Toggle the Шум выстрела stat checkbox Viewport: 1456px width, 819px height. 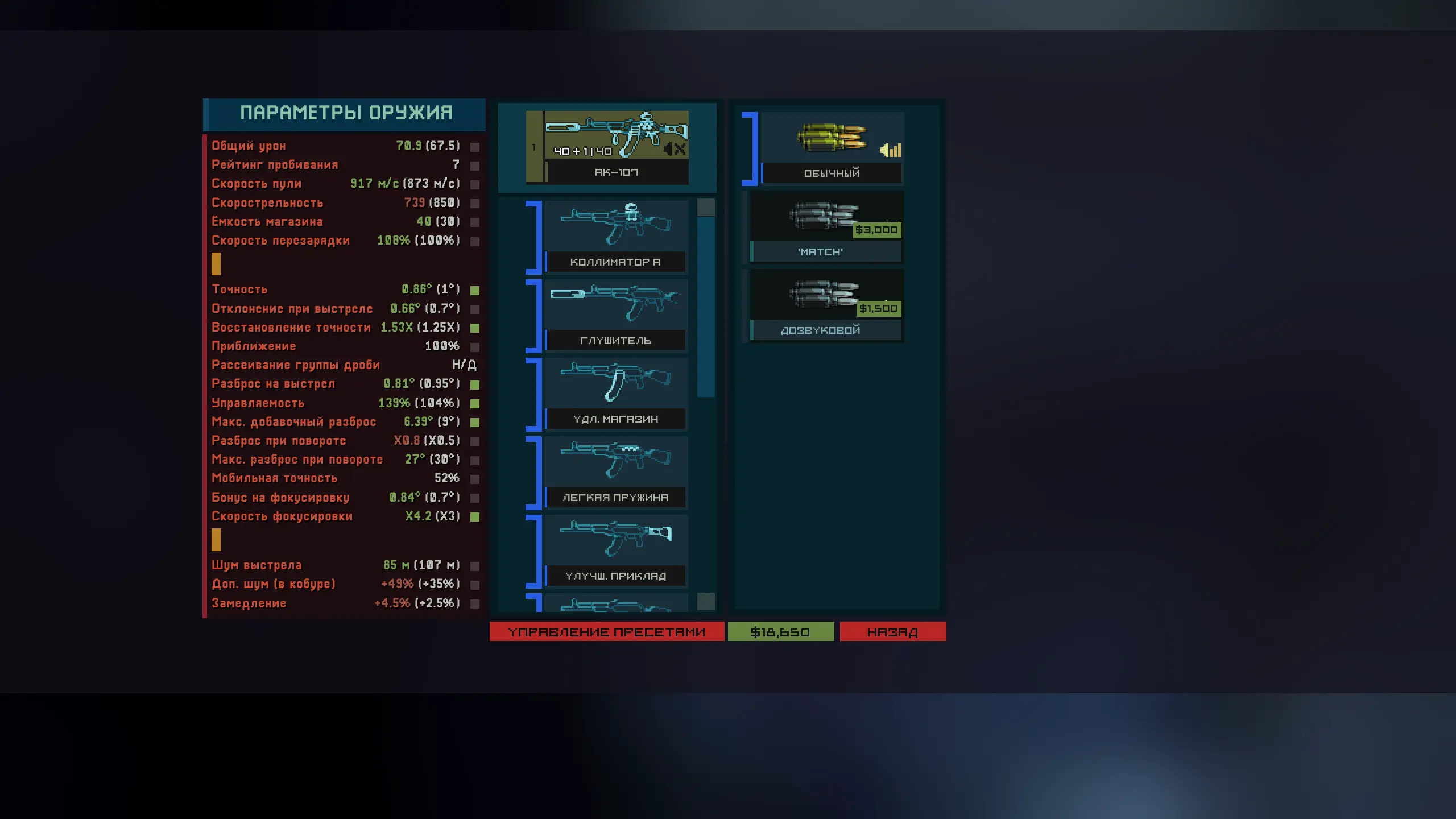[475, 566]
